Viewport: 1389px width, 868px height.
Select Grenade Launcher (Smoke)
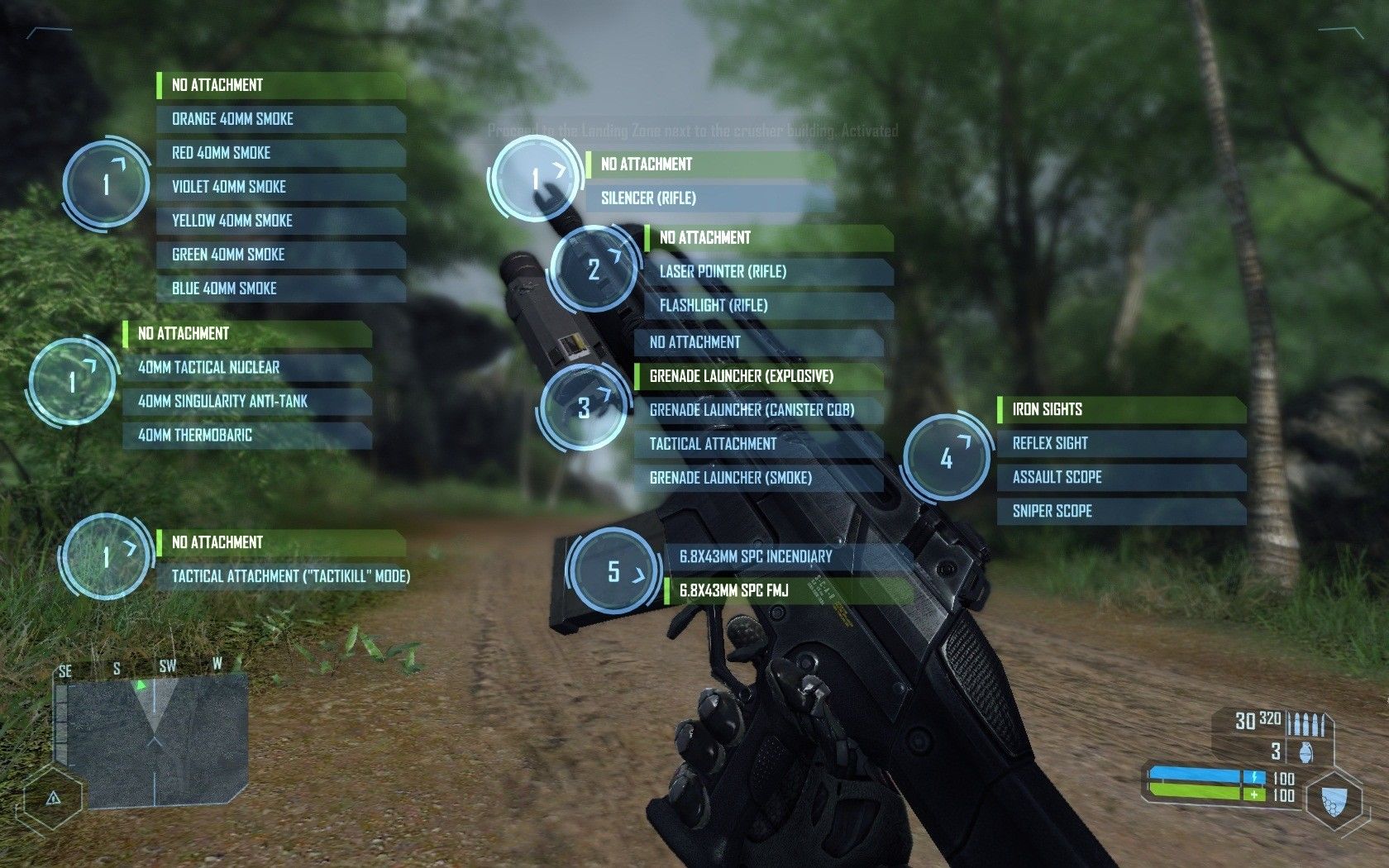[x=757, y=478]
